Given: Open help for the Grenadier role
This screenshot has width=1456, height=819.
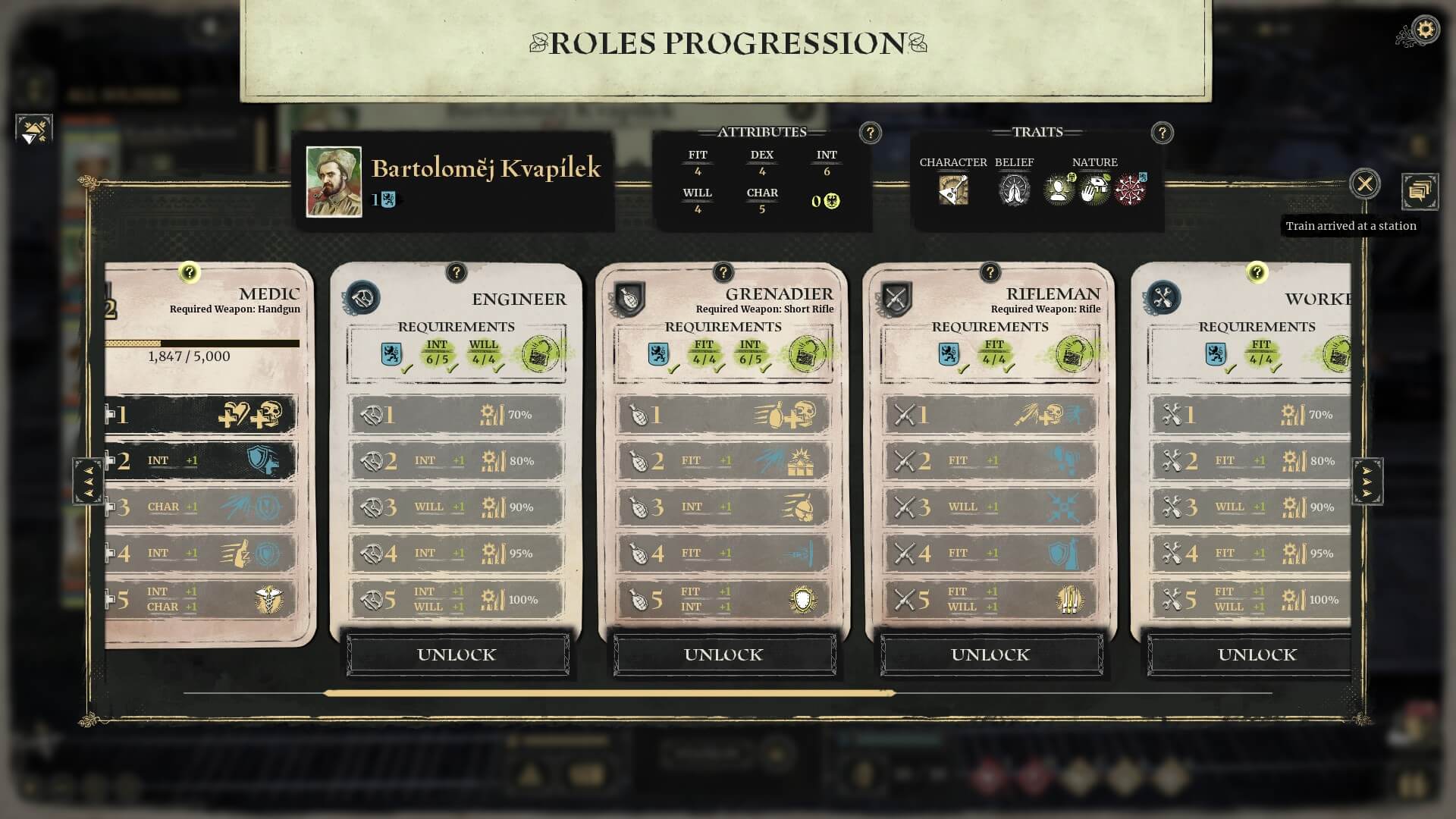Looking at the screenshot, I should coord(723,272).
